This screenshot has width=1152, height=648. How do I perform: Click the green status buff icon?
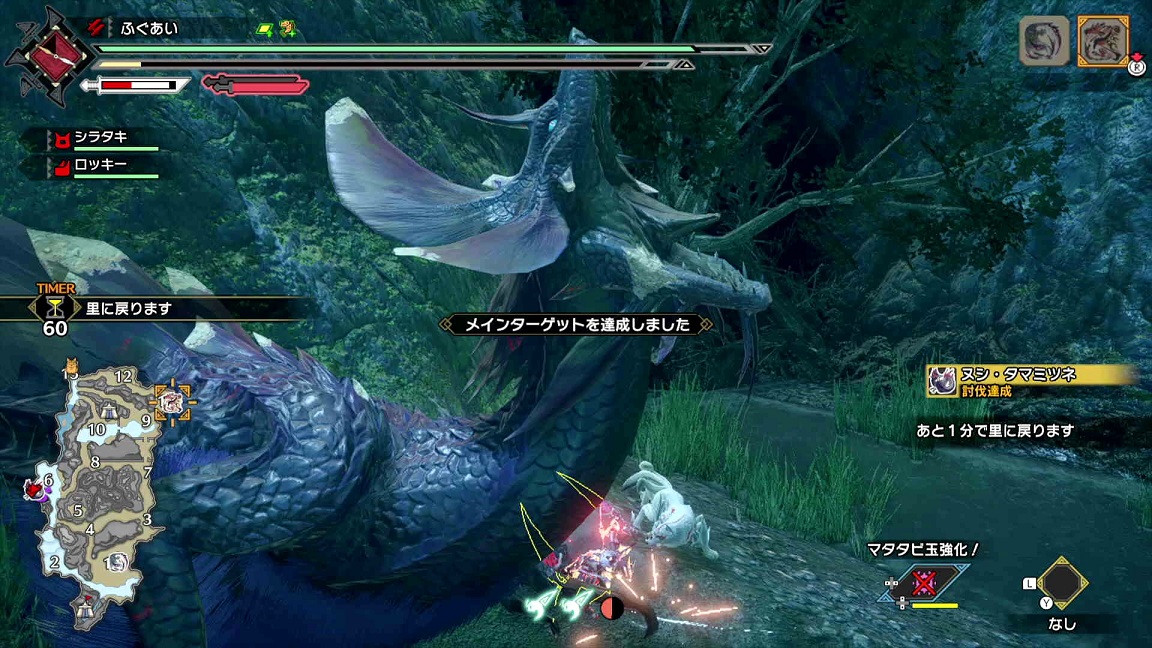pyautogui.click(x=265, y=29)
